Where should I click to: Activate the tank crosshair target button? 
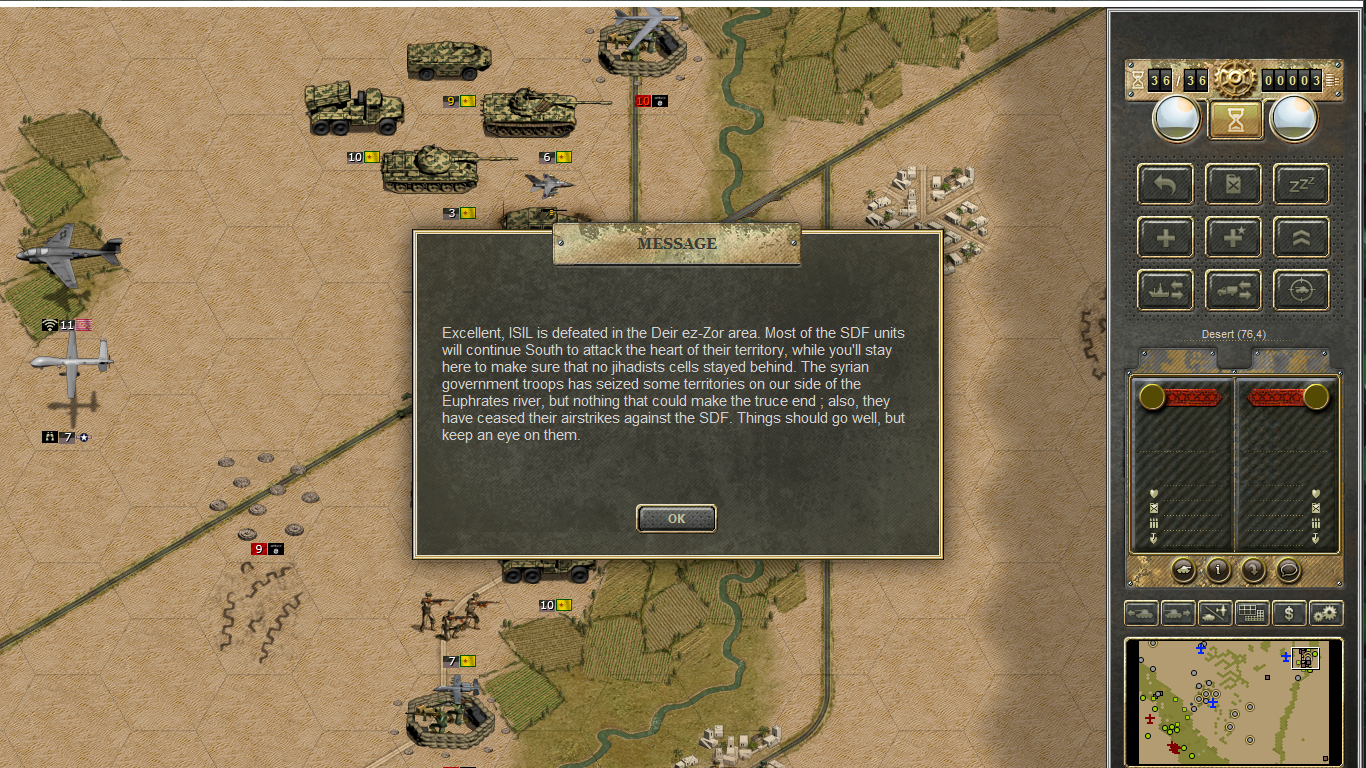tap(1301, 290)
